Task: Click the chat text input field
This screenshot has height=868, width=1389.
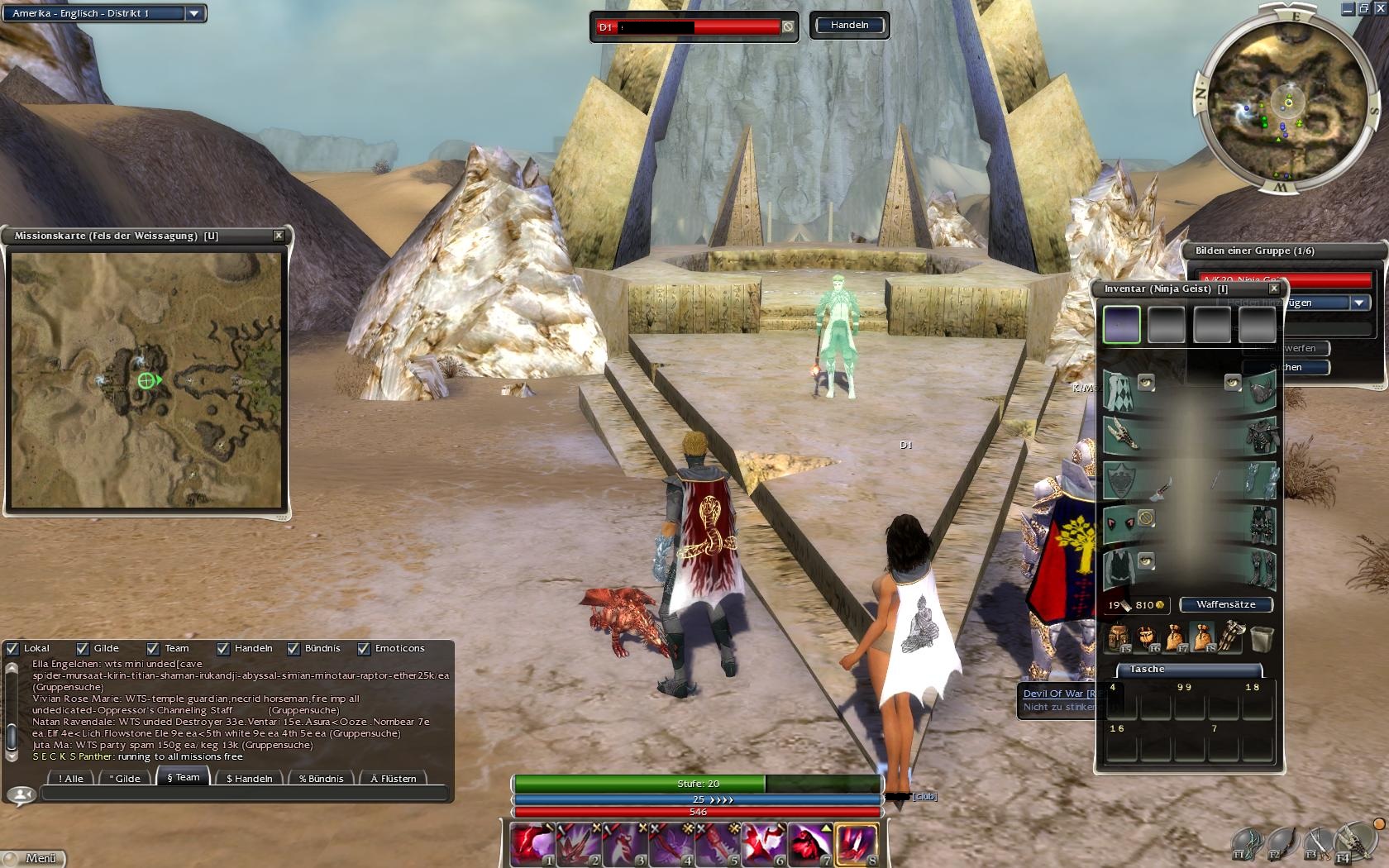Action: 244,794
